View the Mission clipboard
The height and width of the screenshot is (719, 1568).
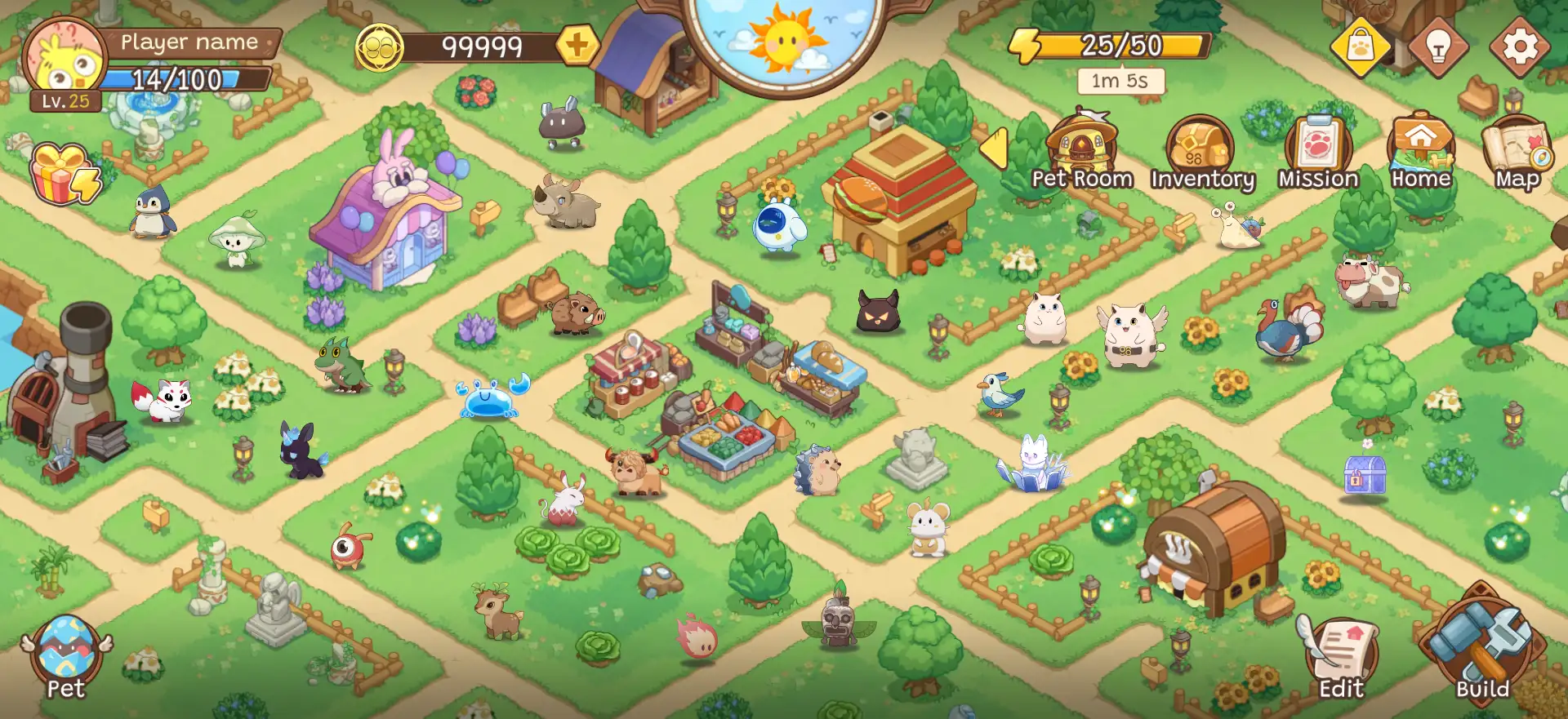[1318, 153]
